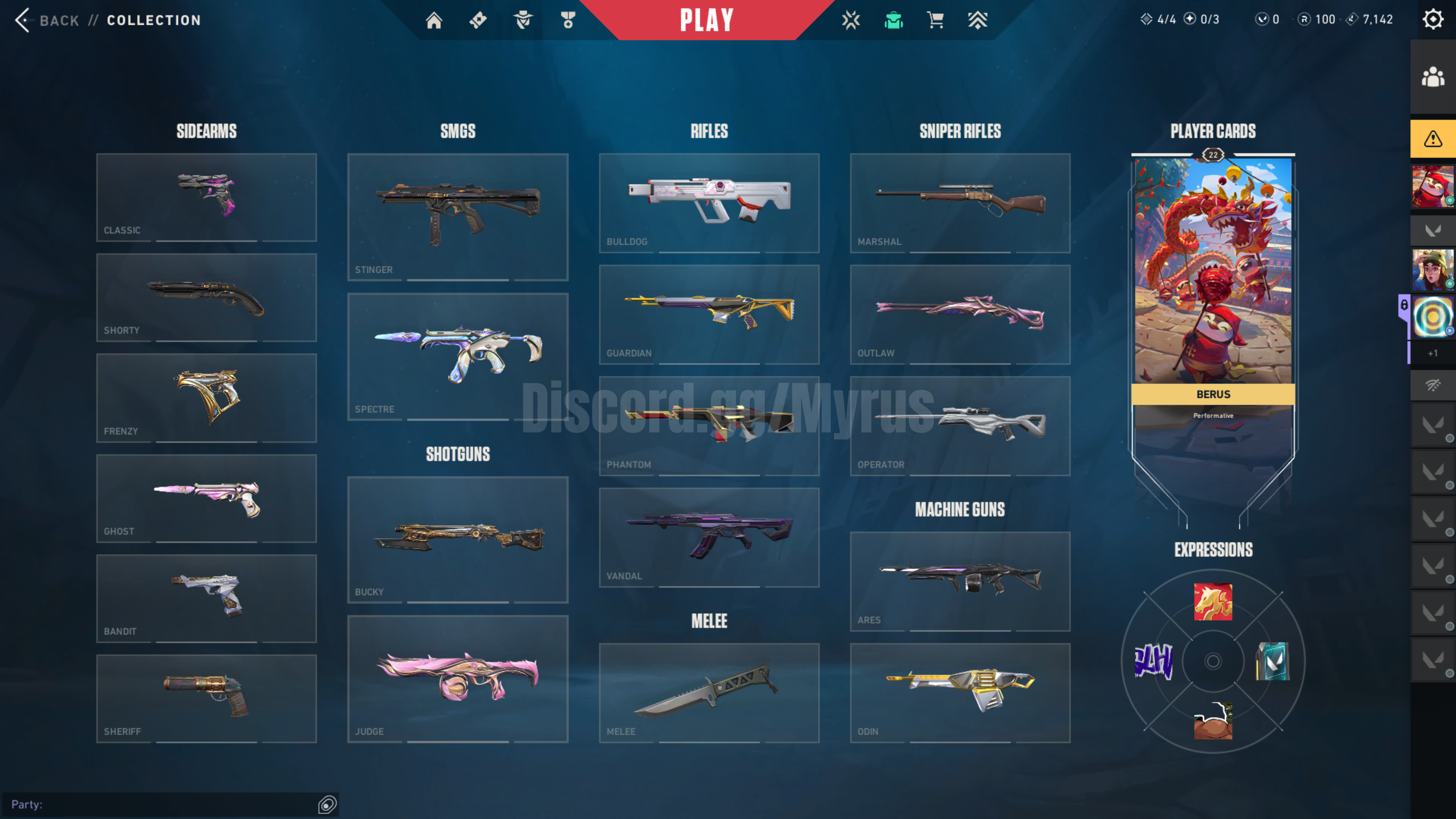Open the Career medal icon

click(x=568, y=20)
